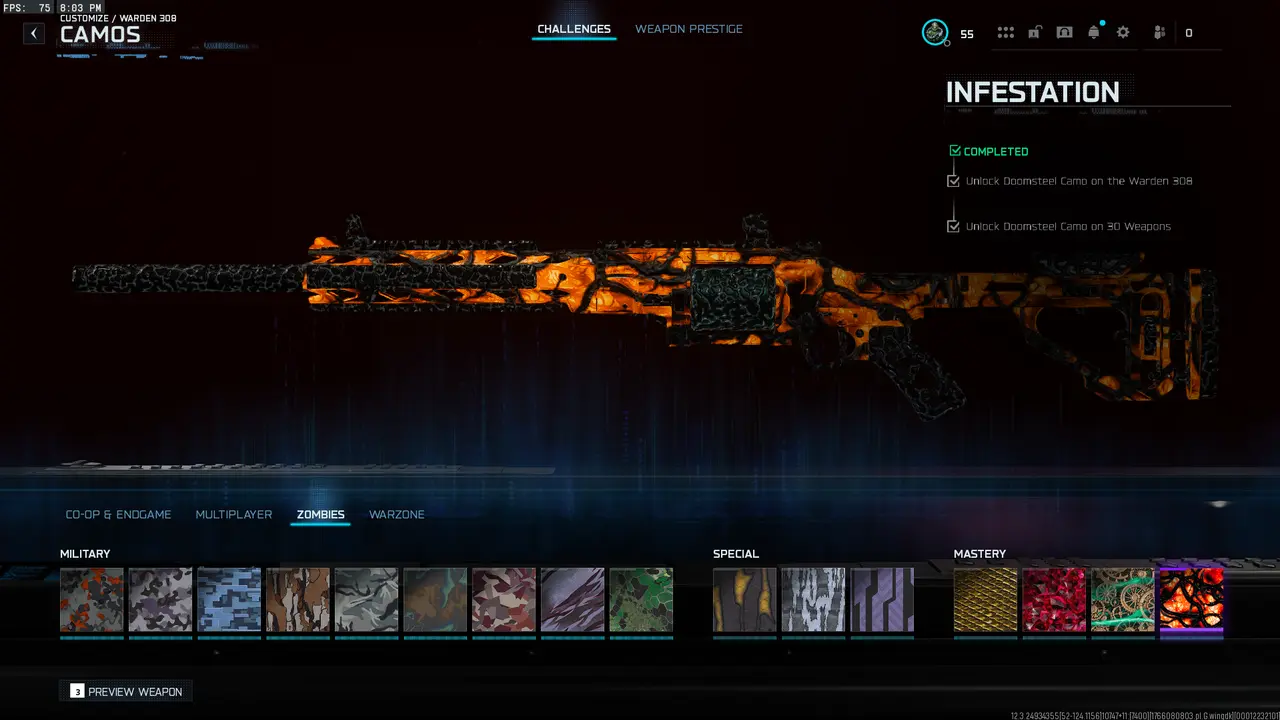Image resolution: width=1280 pixels, height=720 pixels.
Task: Switch to the WARZONE camo category
Action: pos(396,514)
